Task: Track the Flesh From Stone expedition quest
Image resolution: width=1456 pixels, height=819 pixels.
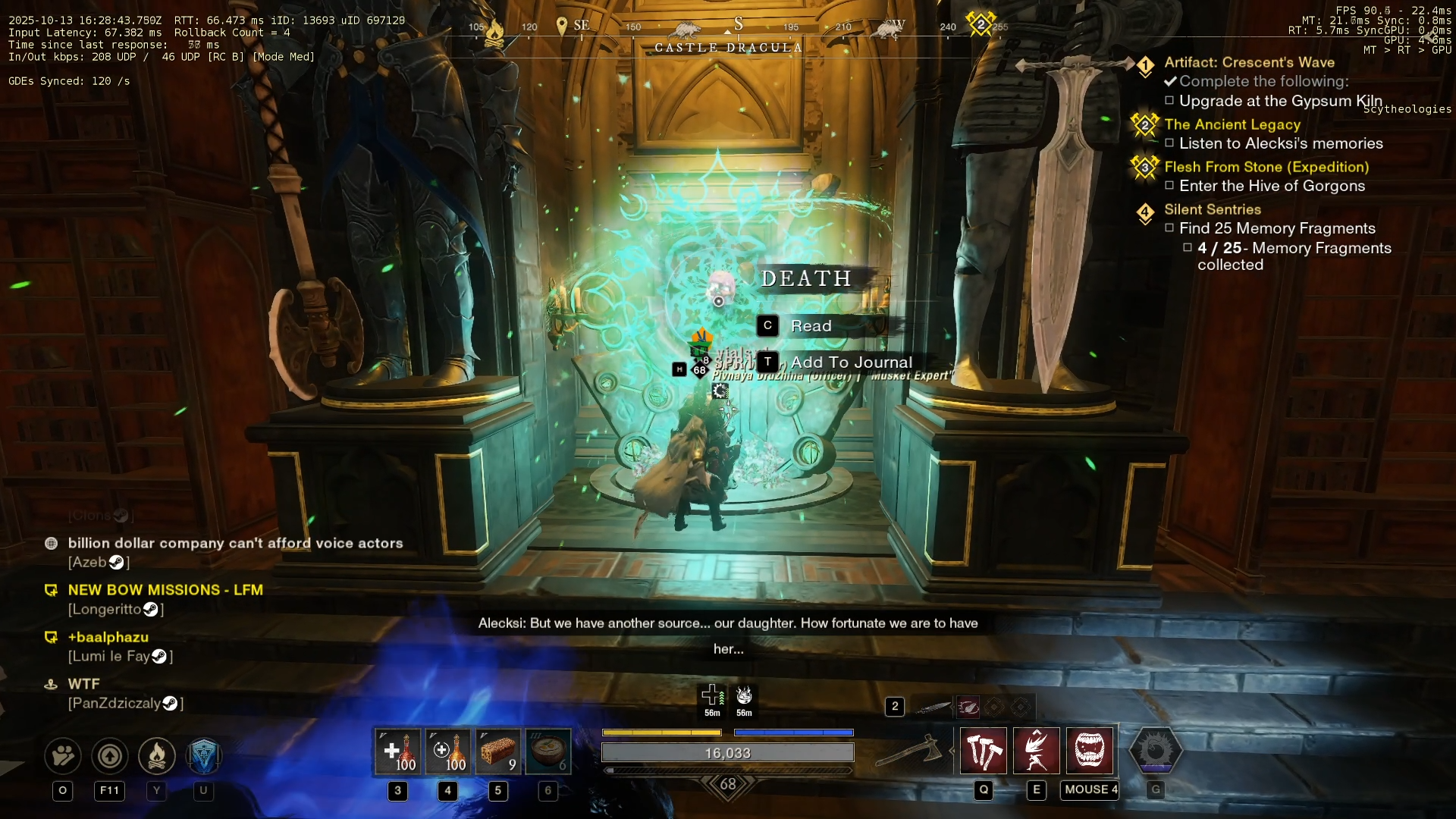Action: [1266, 167]
